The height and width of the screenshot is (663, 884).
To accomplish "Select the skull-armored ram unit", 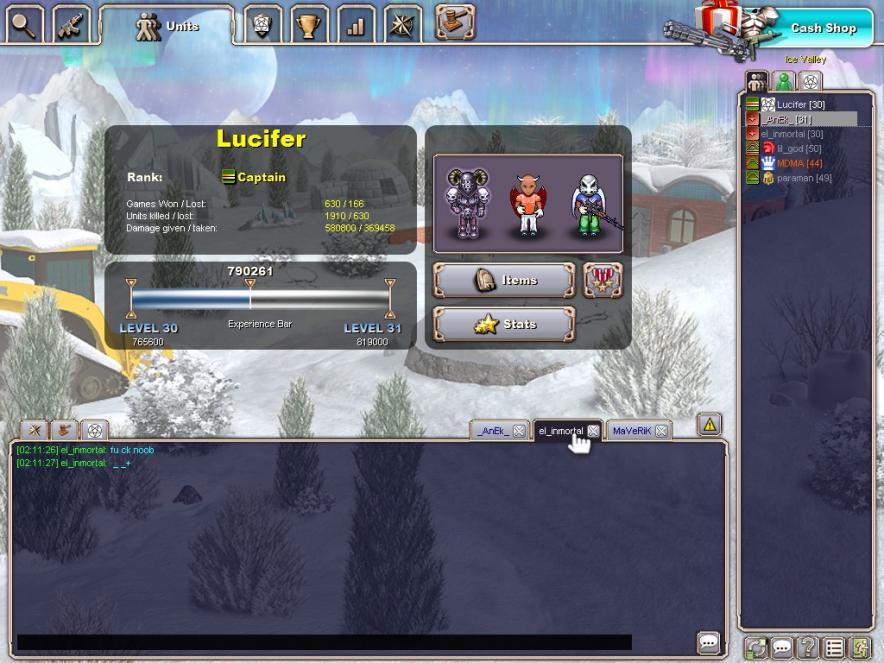I will (x=466, y=204).
